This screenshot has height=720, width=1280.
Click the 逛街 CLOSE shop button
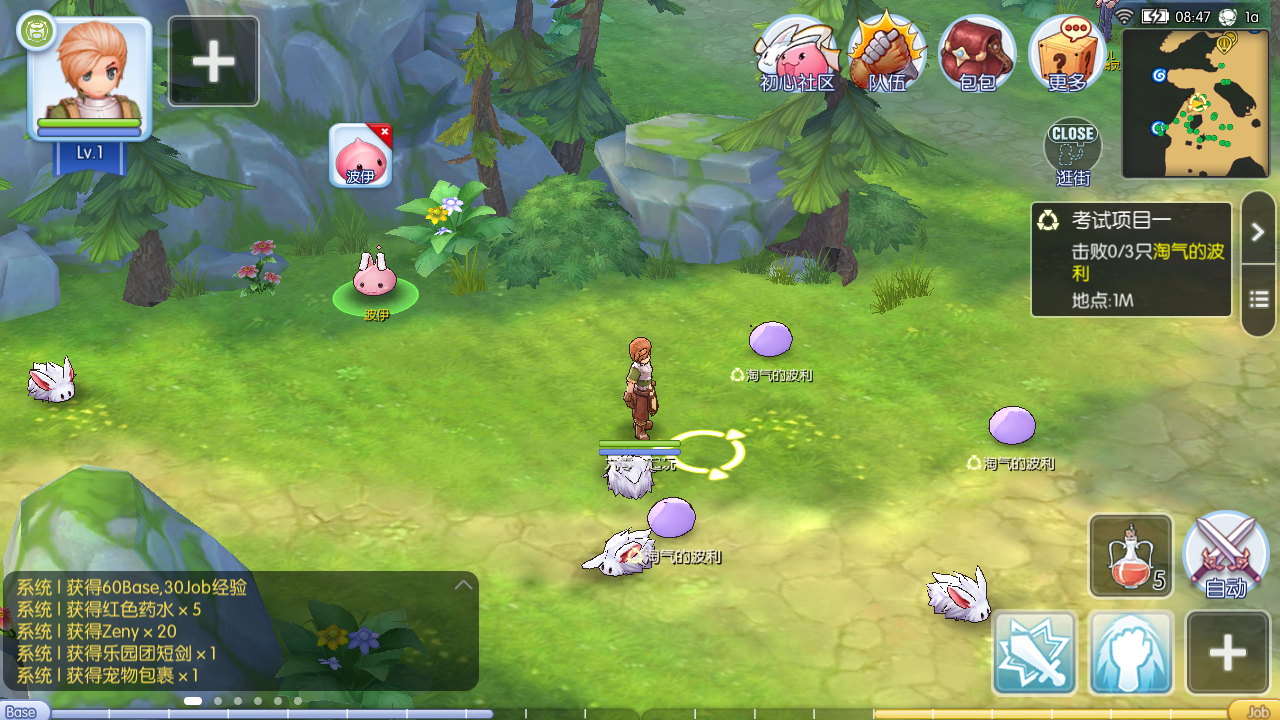[1073, 150]
